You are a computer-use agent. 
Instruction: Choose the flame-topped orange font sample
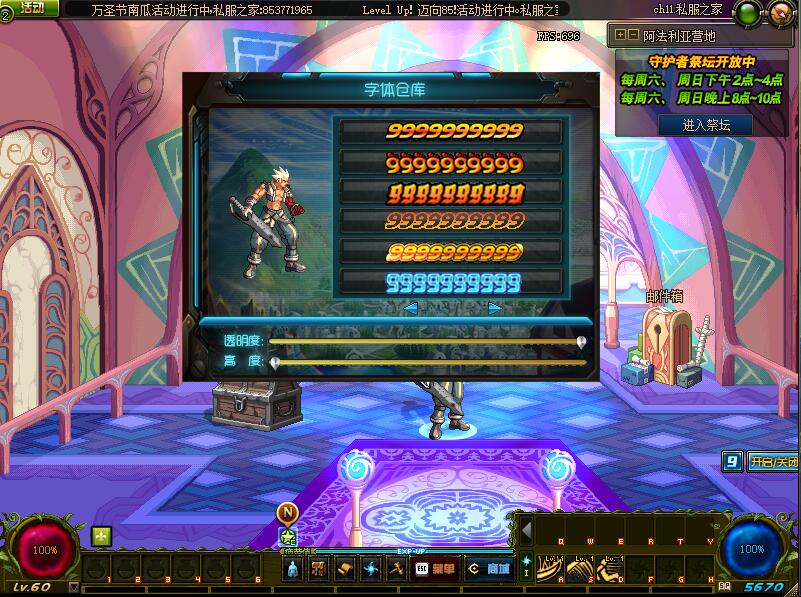454,163
